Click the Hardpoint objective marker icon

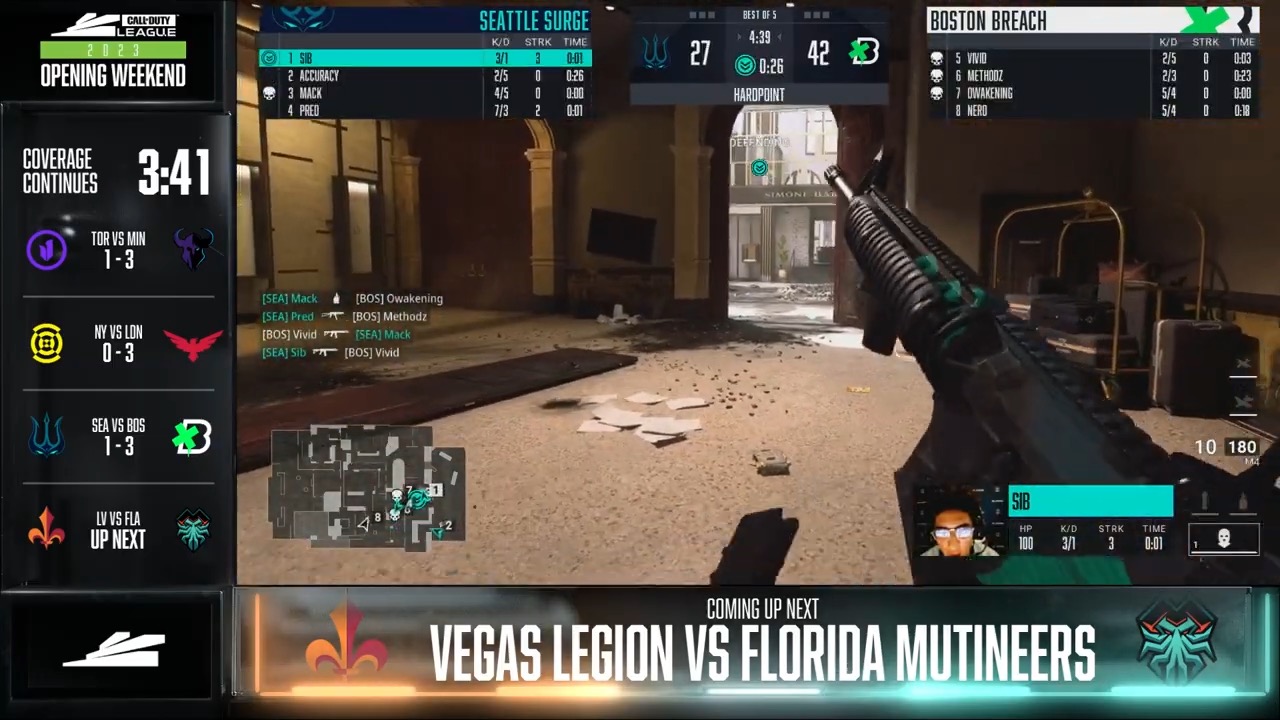[759, 168]
